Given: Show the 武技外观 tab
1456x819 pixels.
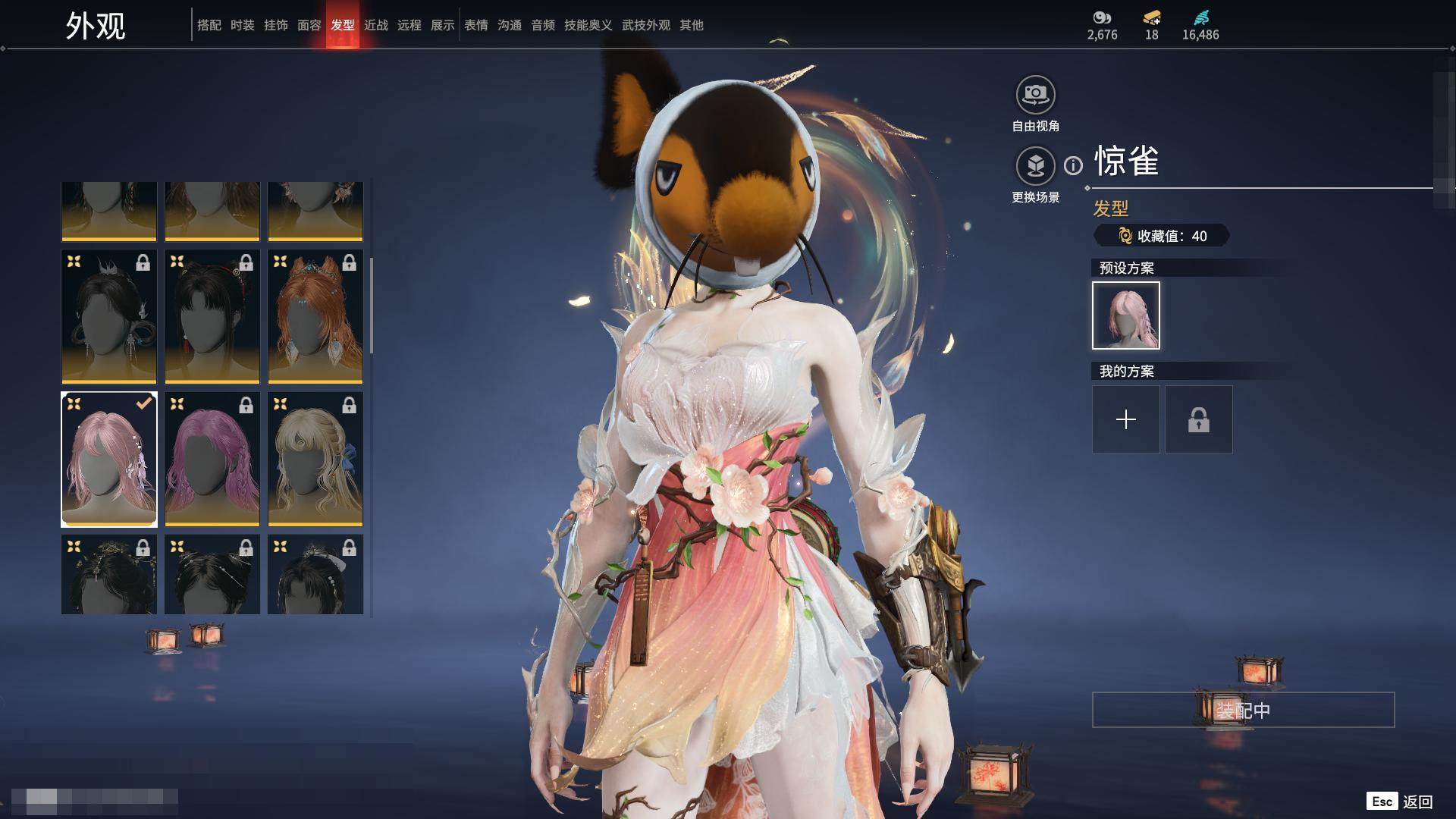Looking at the screenshot, I should tap(646, 25).
